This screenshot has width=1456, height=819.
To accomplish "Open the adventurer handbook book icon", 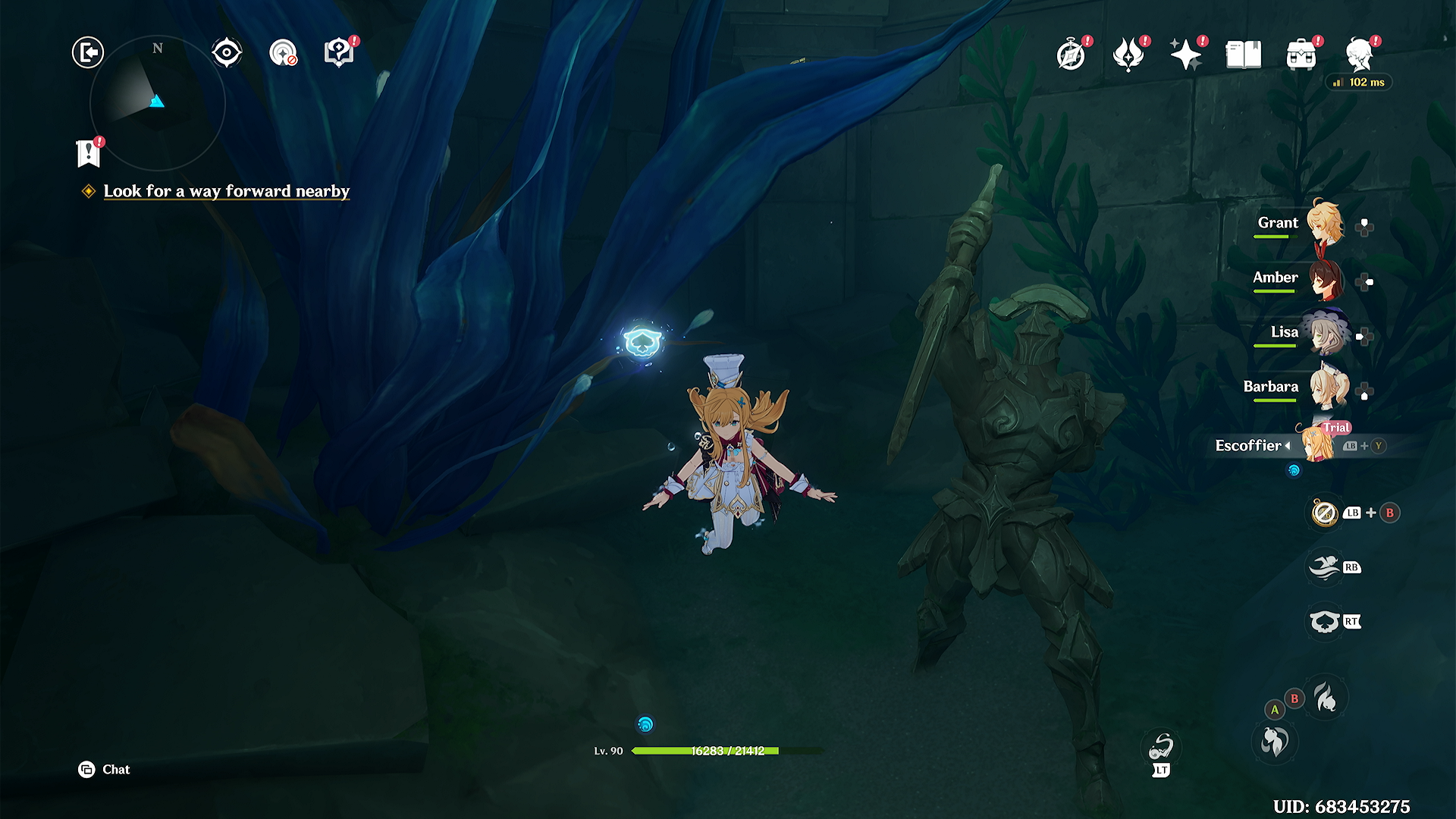I will [x=1244, y=55].
